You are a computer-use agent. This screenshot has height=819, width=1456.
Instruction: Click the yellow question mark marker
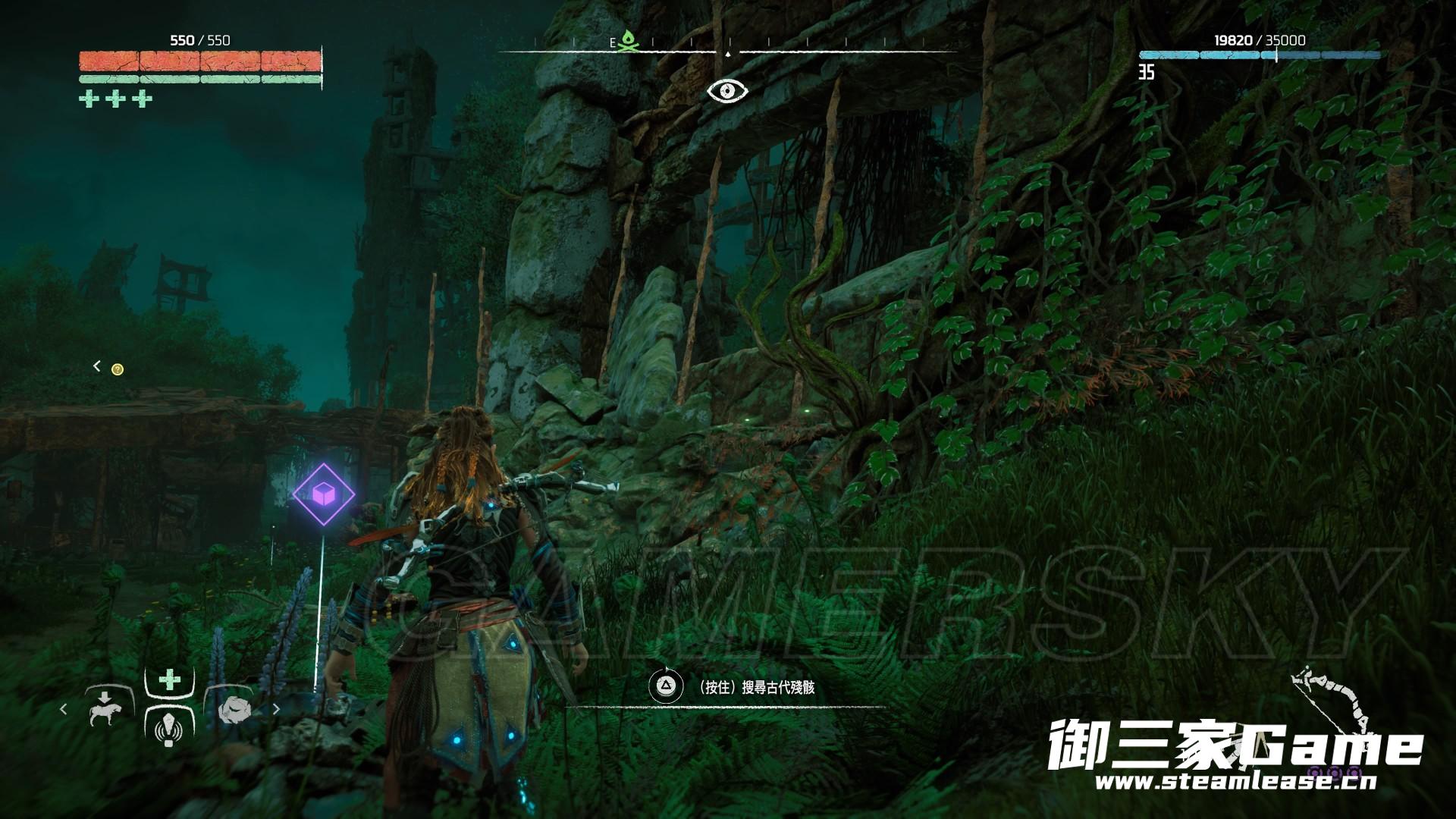pos(118,369)
